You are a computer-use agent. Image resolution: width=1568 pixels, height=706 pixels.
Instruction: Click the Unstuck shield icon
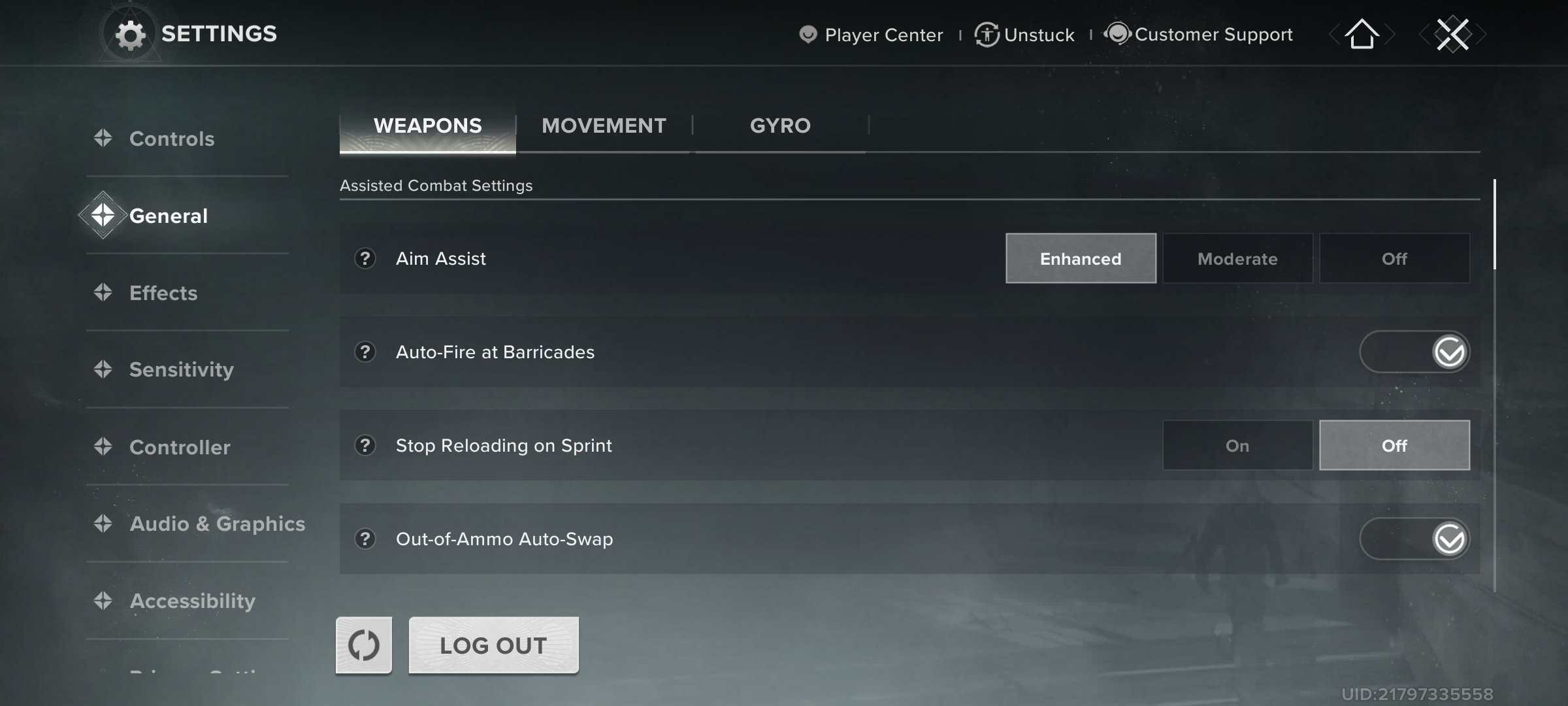coord(985,34)
